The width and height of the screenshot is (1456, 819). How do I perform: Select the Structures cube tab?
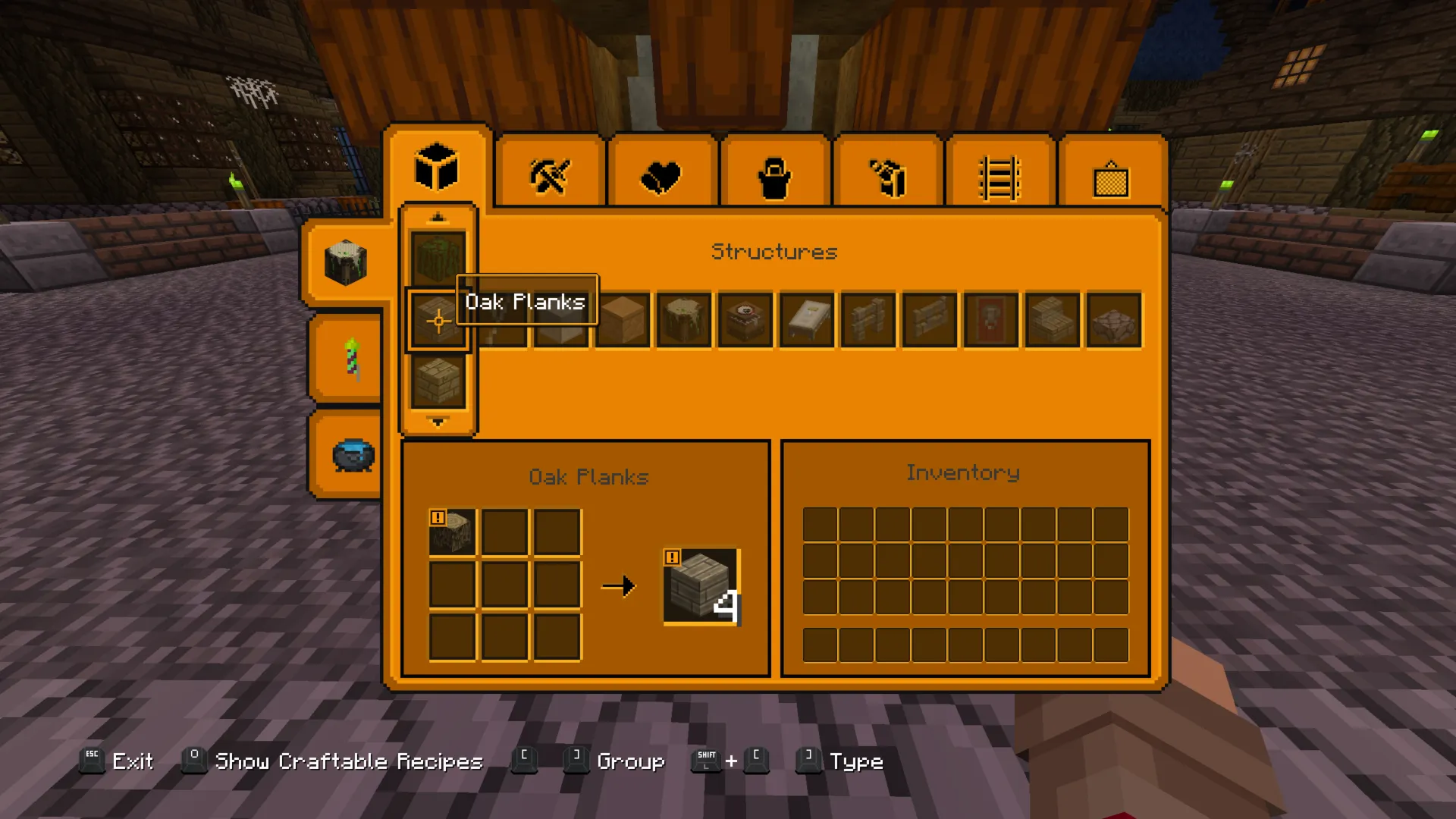[x=437, y=168]
